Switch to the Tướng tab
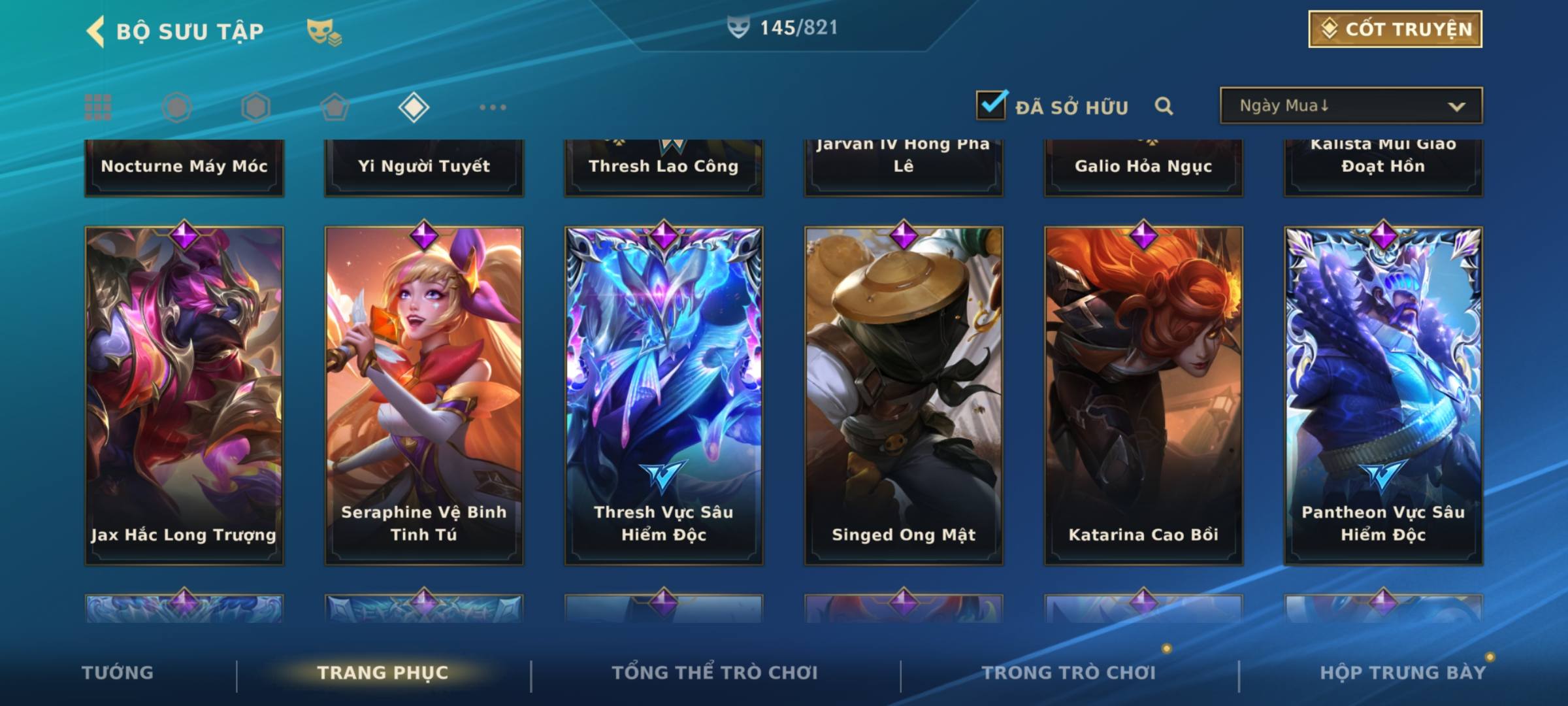Viewport: 1568px width, 706px height. [x=118, y=673]
